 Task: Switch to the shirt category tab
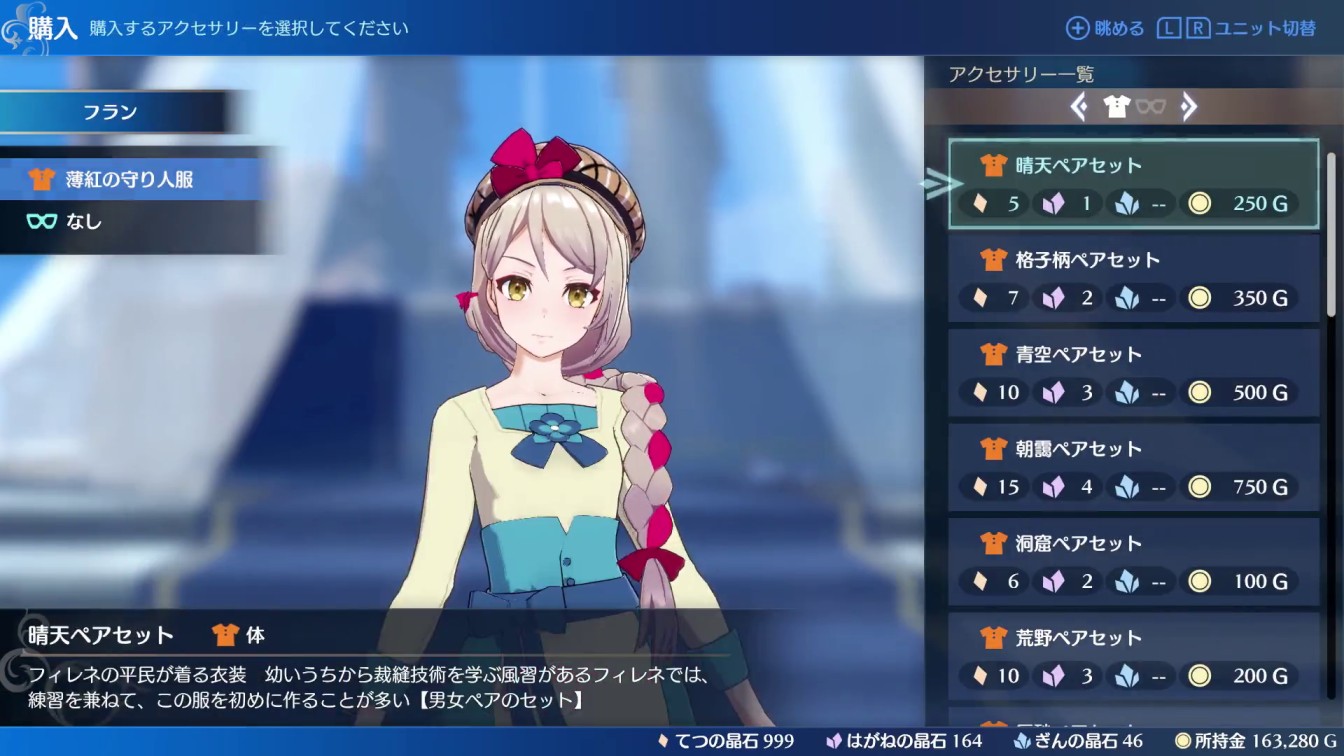(x=1118, y=106)
